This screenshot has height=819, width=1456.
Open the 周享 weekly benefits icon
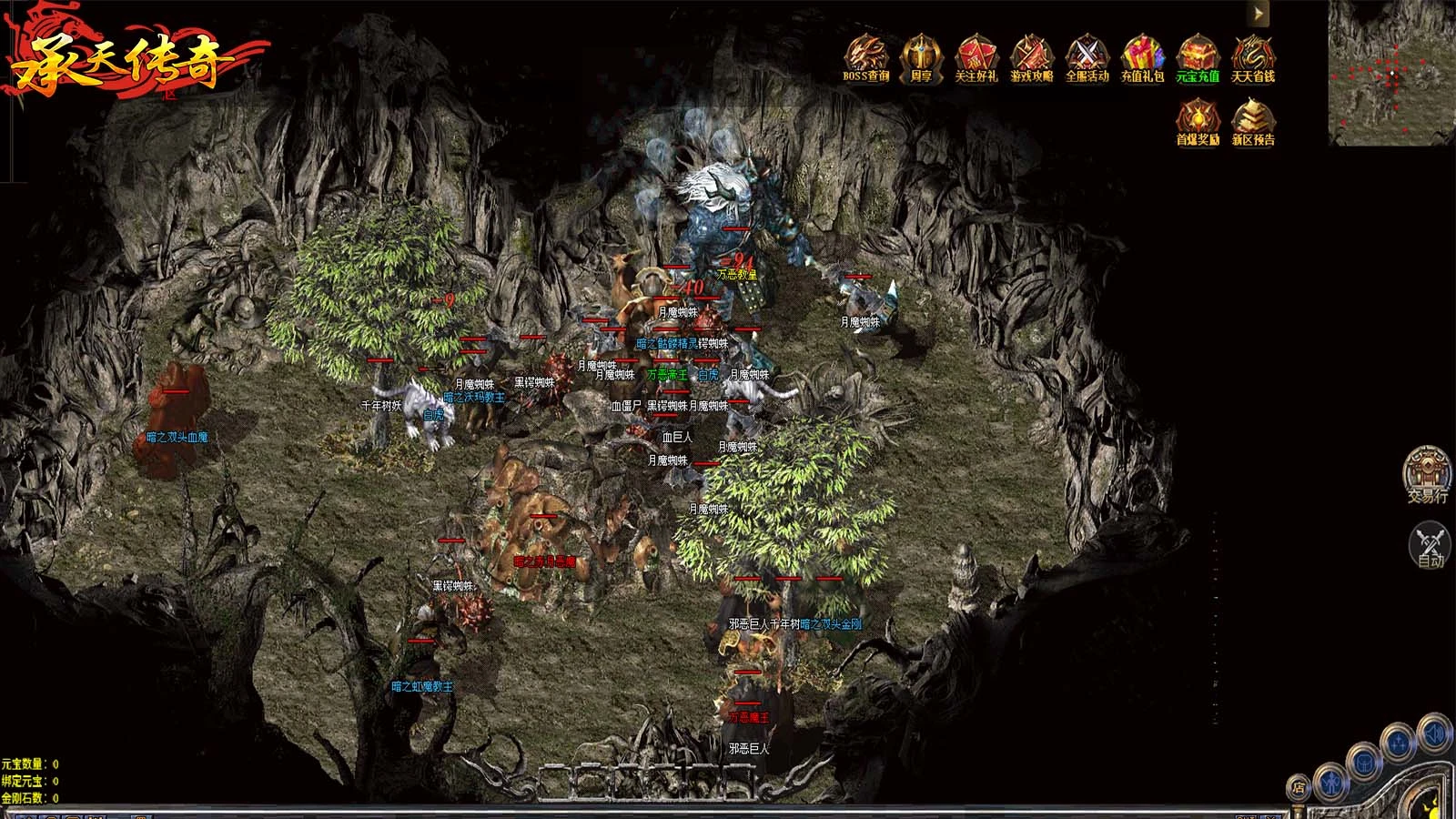[921, 57]
